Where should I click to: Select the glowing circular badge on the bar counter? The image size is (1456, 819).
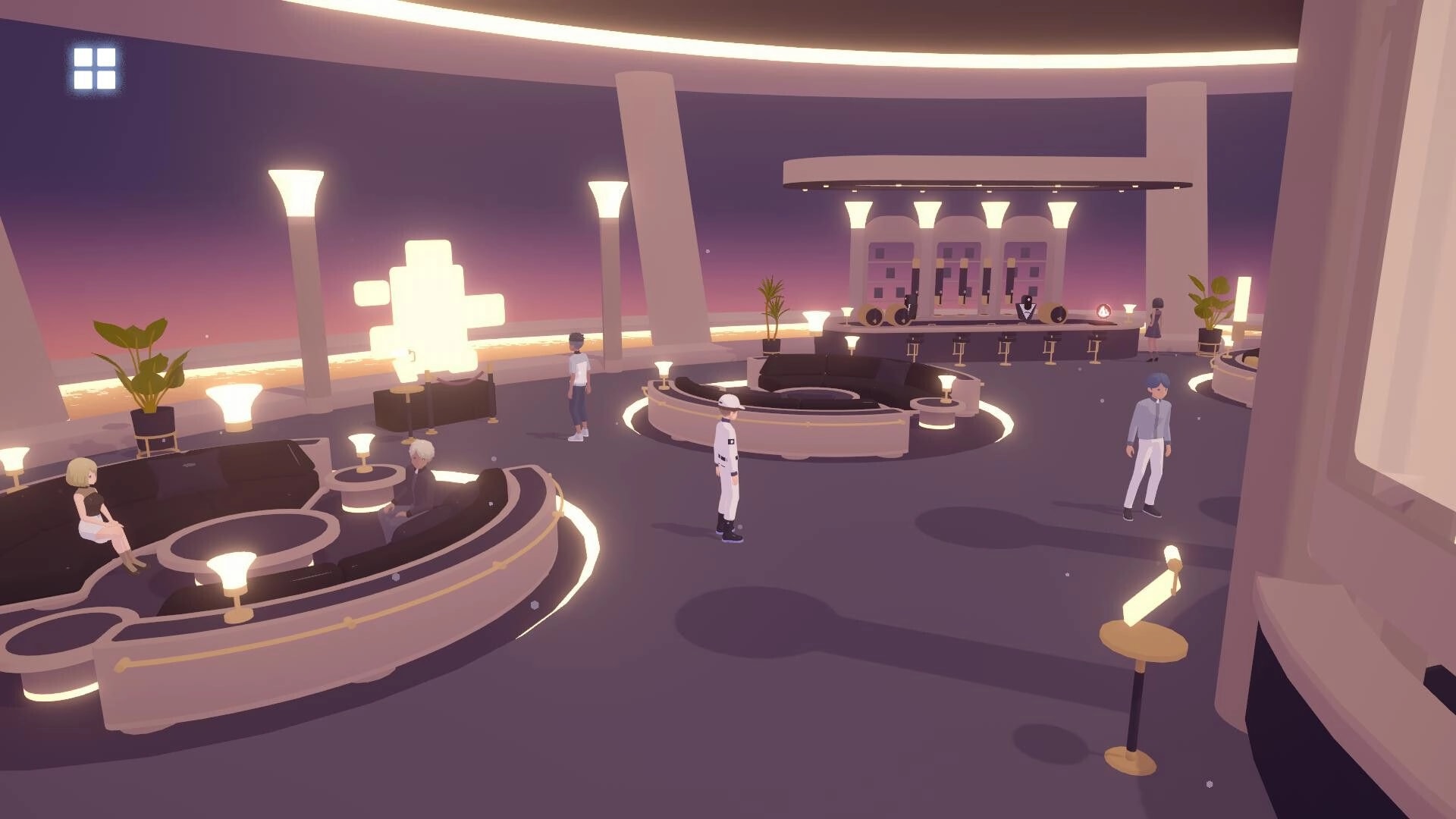1104,311
